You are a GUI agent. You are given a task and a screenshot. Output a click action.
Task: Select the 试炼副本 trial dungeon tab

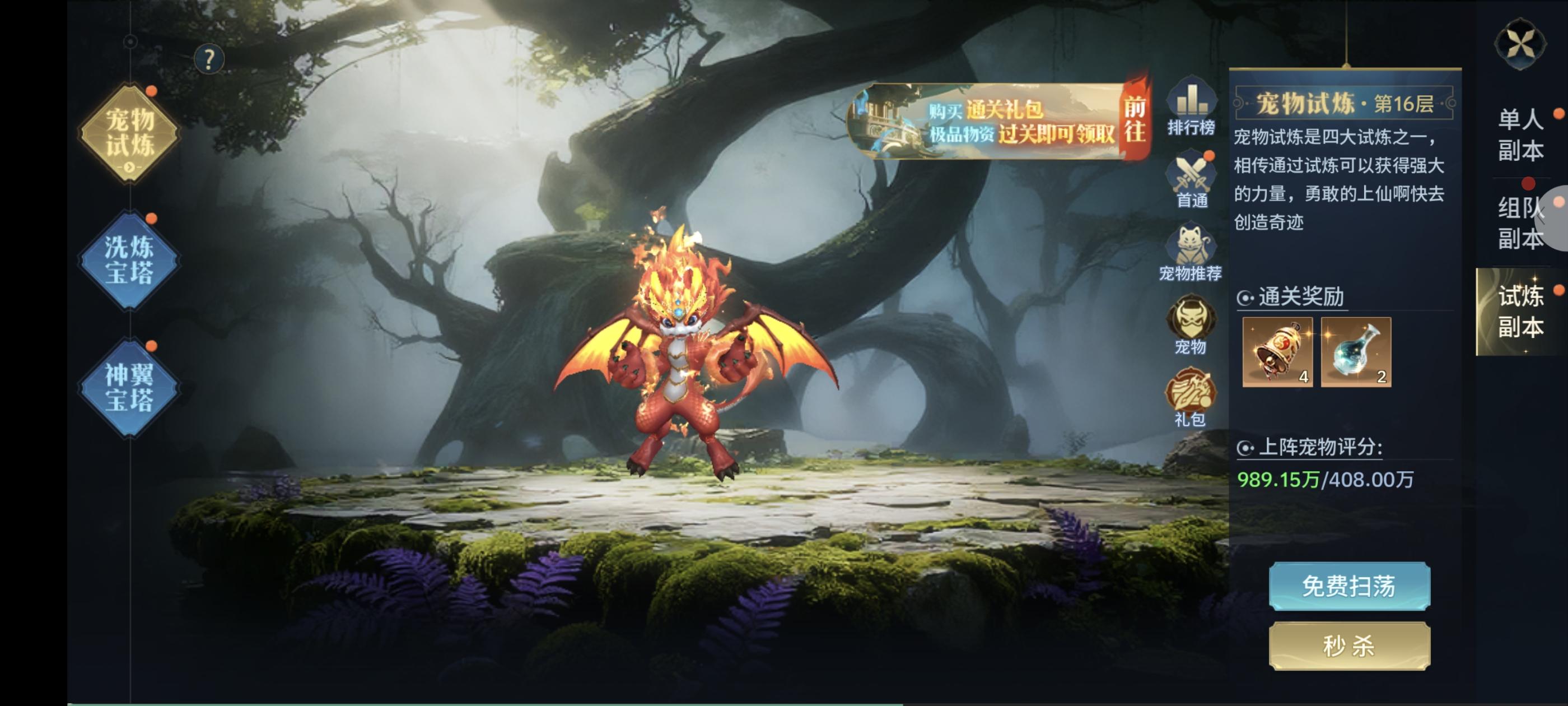click(x=1520, y=312)
